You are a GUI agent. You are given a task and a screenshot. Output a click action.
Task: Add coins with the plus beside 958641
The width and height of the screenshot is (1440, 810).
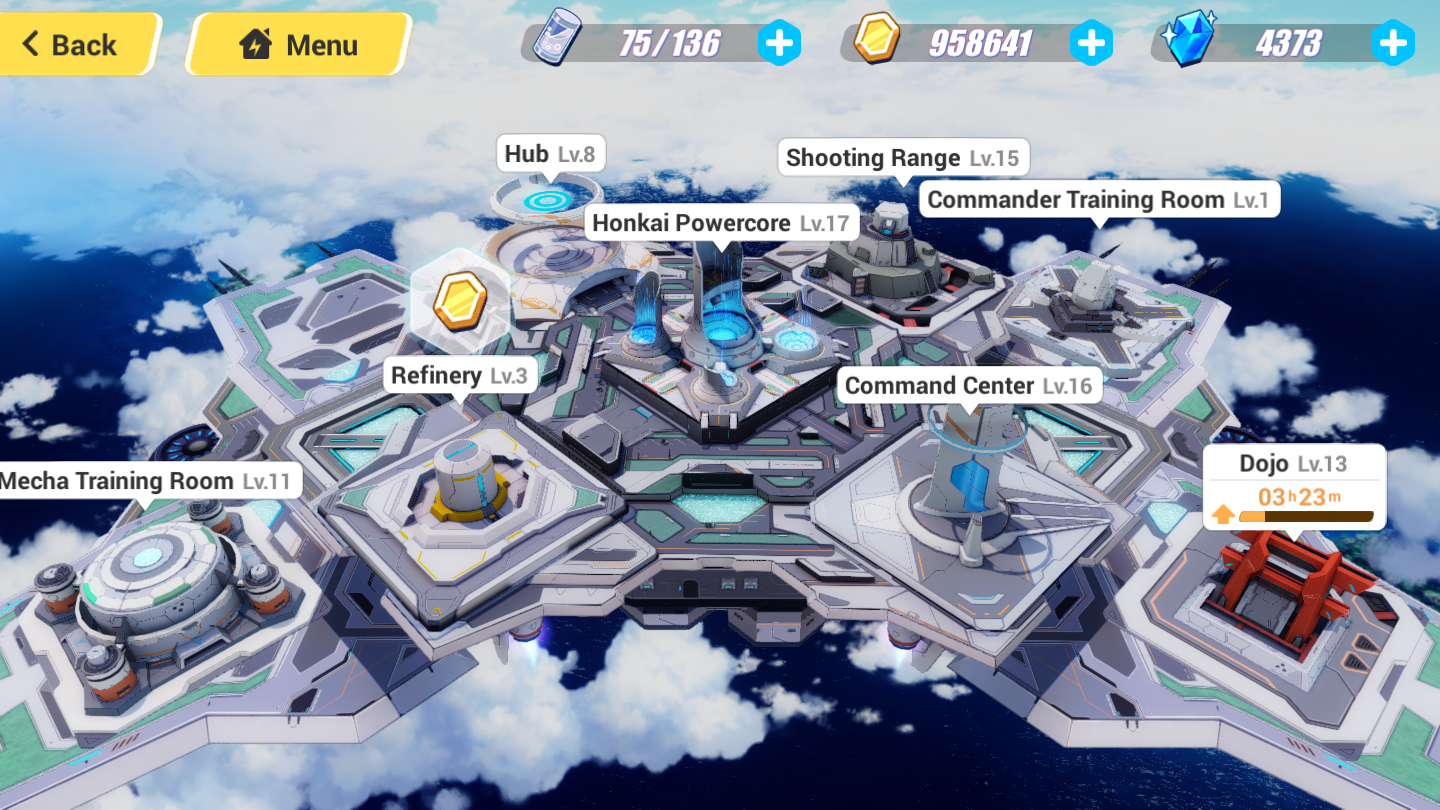pyautogui.click(x=1091, y=43)
